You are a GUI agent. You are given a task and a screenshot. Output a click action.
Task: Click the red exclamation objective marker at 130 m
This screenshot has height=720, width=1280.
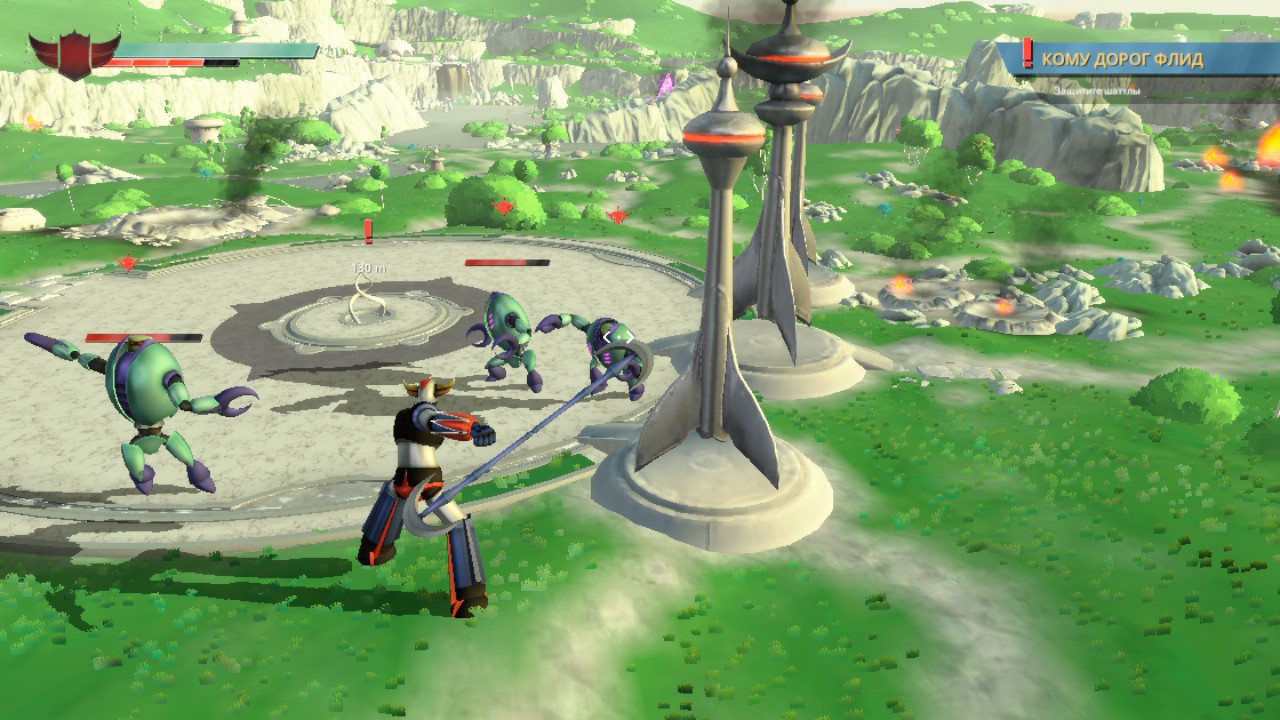tap(368, 233)
